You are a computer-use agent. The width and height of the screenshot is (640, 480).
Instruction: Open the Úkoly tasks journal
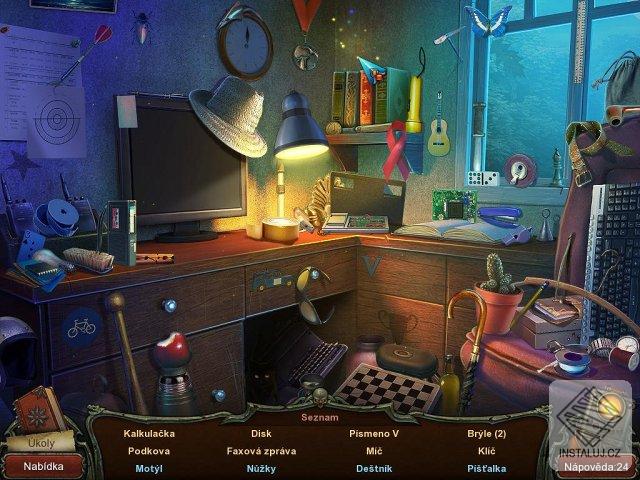[x=42, y=441]
